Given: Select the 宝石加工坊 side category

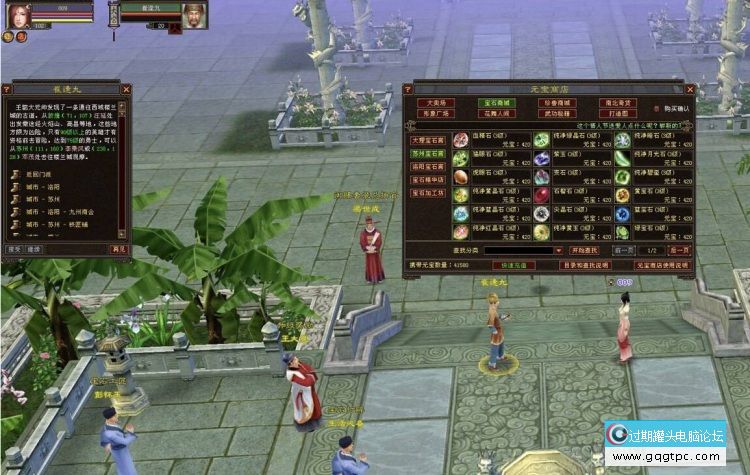Looking at the screenshot, I should coord(429,192).
